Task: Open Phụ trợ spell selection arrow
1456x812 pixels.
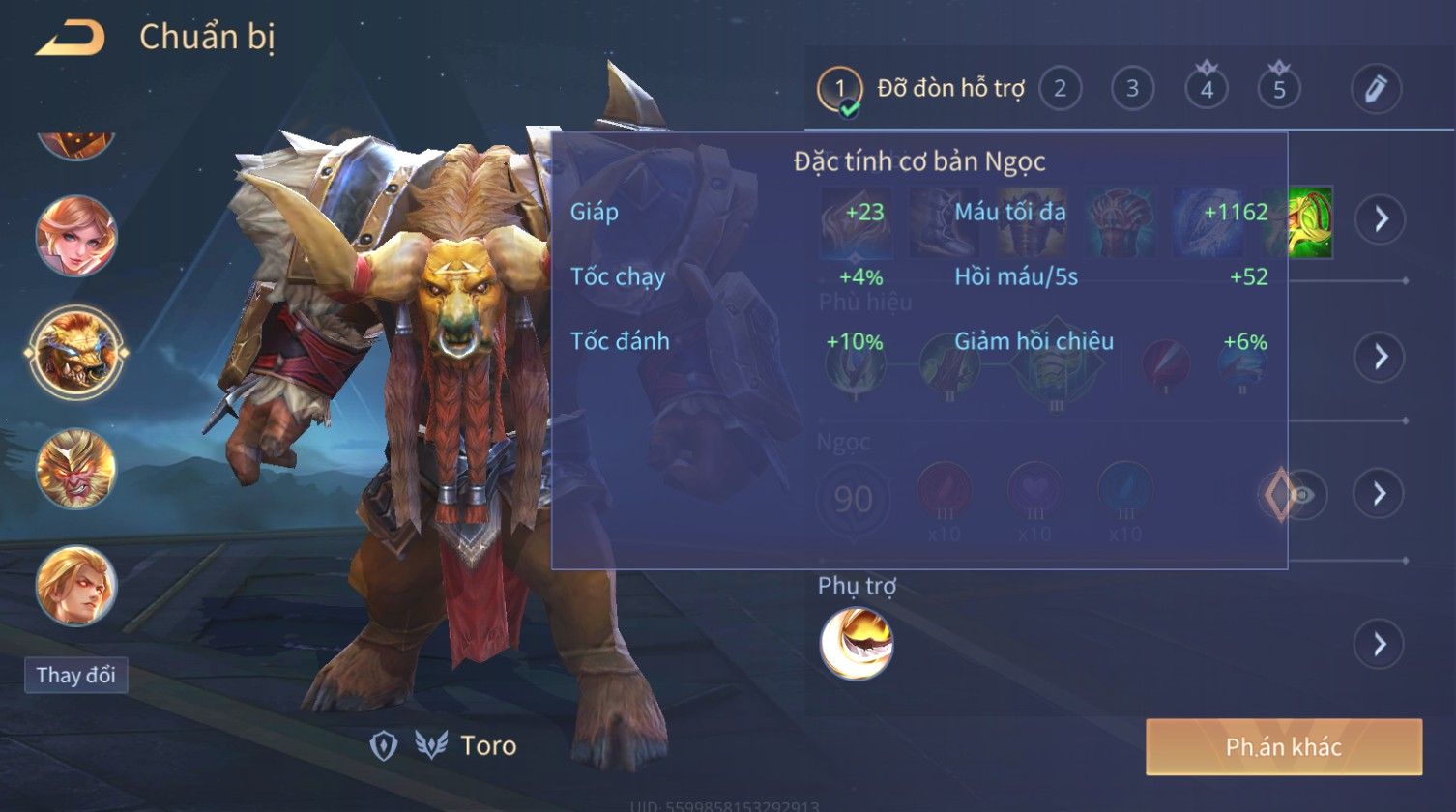Action: pos(1380,644)
